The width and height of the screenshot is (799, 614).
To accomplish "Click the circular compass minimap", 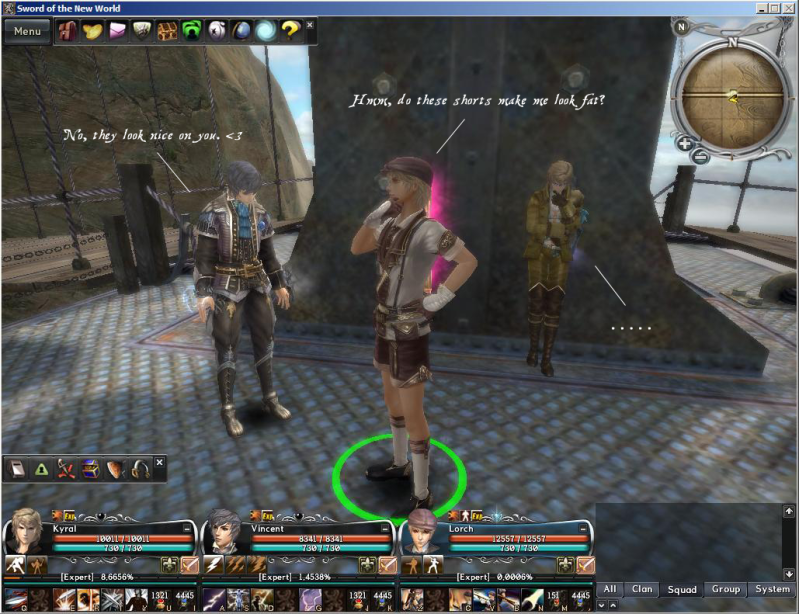I will (731, 95).
